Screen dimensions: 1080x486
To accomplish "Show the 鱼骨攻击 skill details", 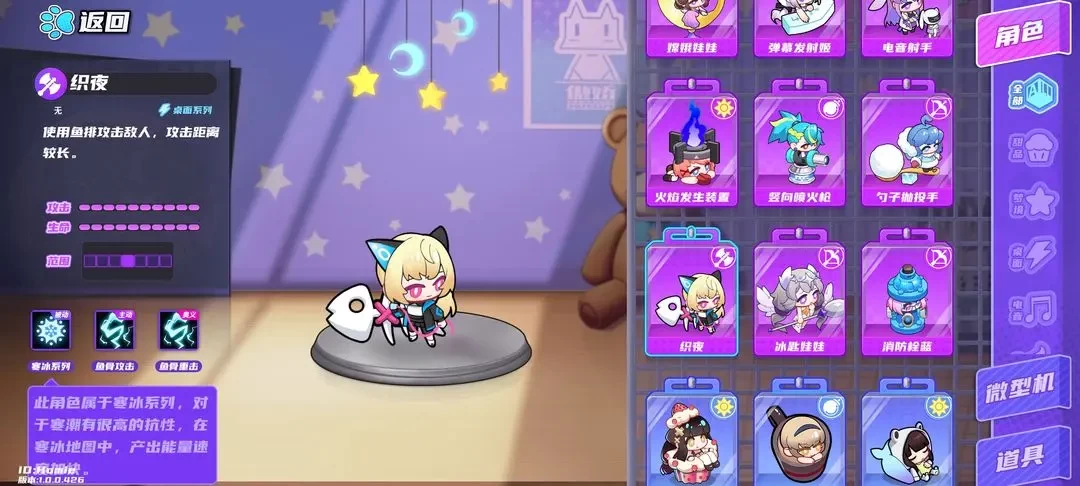I will tap(113, 331).
